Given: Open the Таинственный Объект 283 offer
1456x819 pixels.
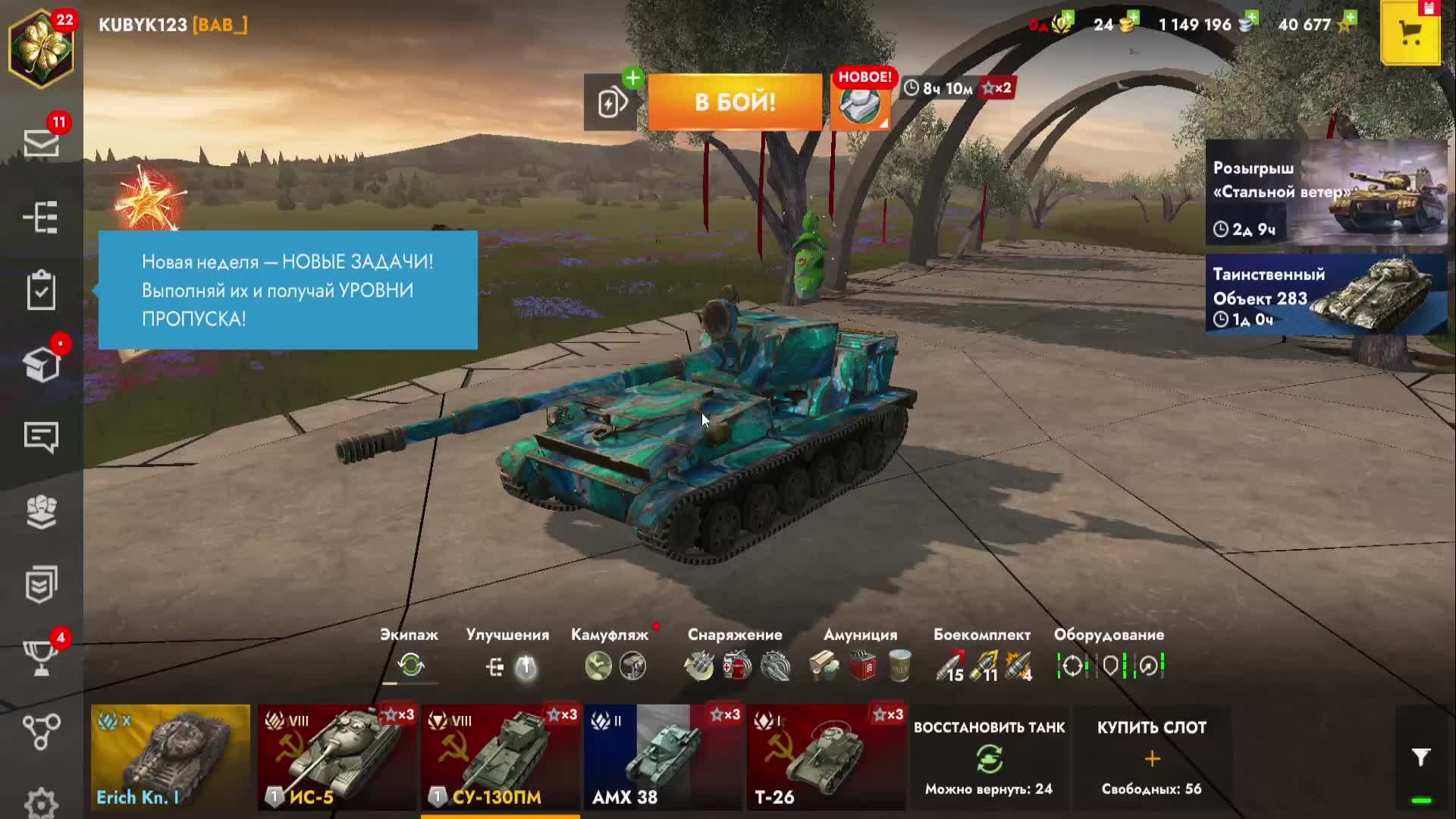Looking at the screenshot, I should coord(1326,295).
